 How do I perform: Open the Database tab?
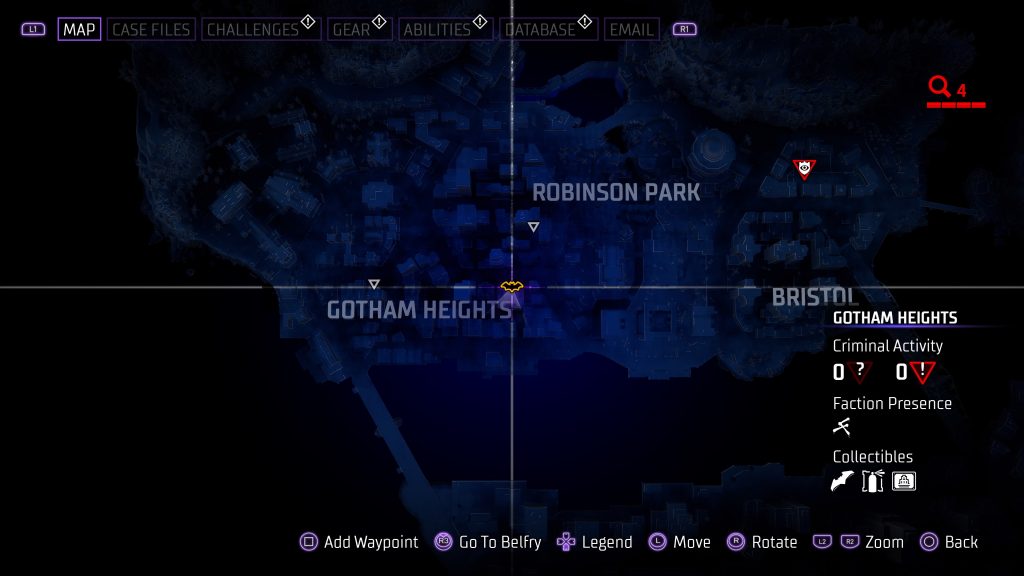click(541, 29)
